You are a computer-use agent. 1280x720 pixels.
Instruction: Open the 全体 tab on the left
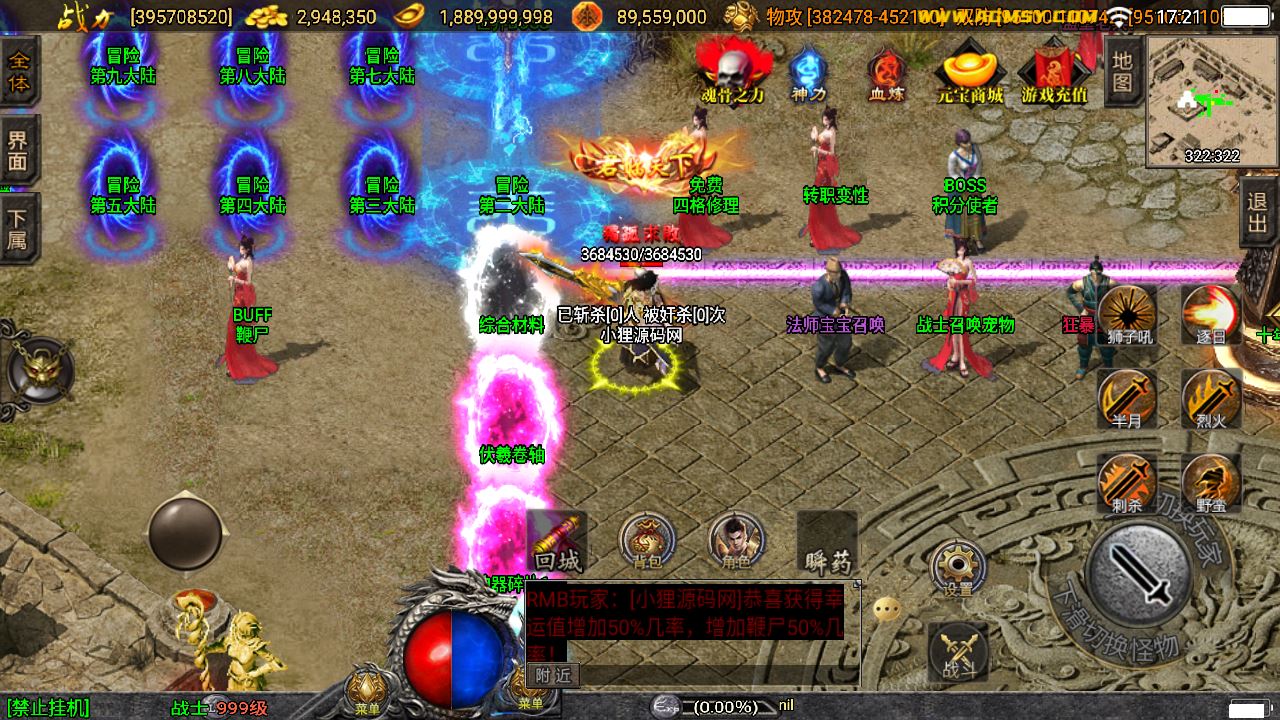point(19,70)
